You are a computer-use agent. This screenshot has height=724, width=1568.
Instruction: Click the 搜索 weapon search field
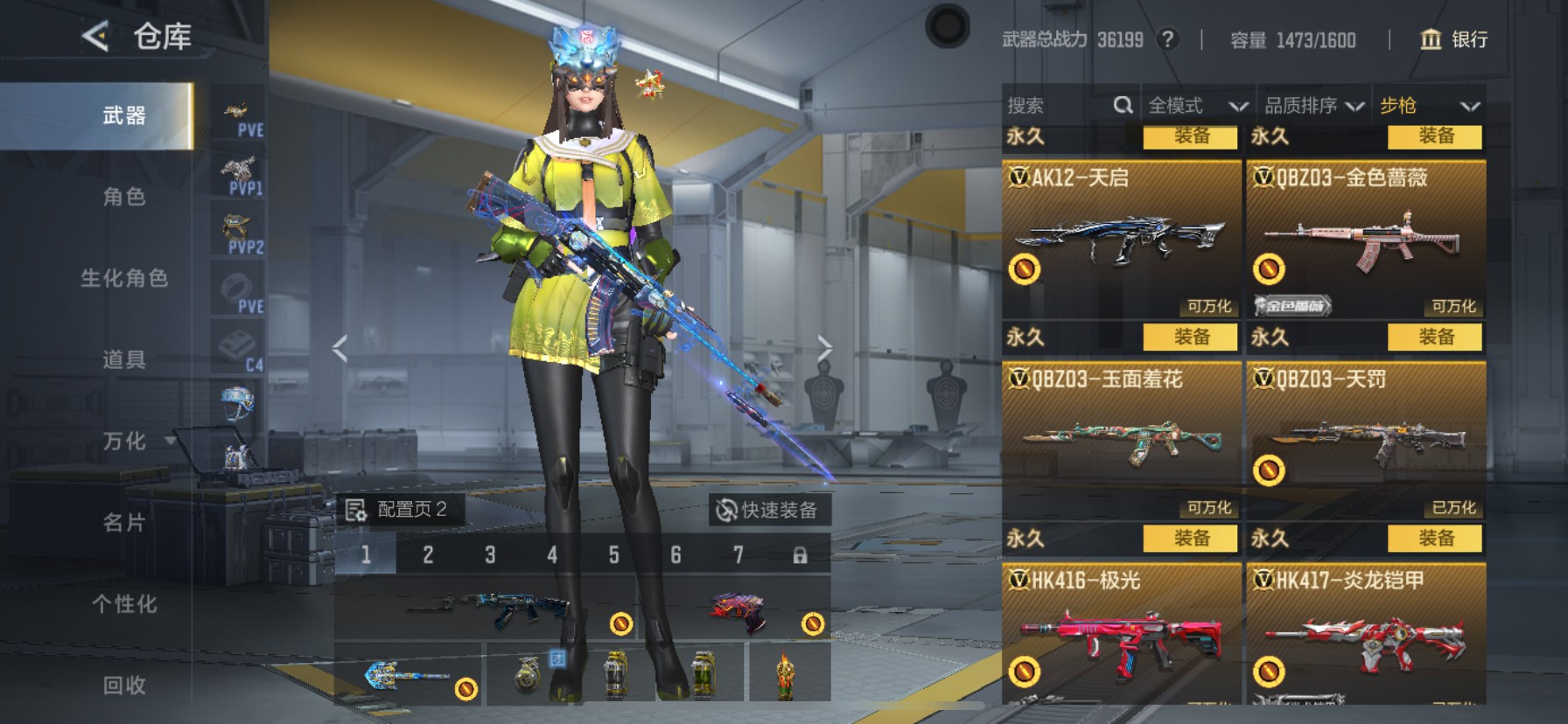[x=1059, y=106]
